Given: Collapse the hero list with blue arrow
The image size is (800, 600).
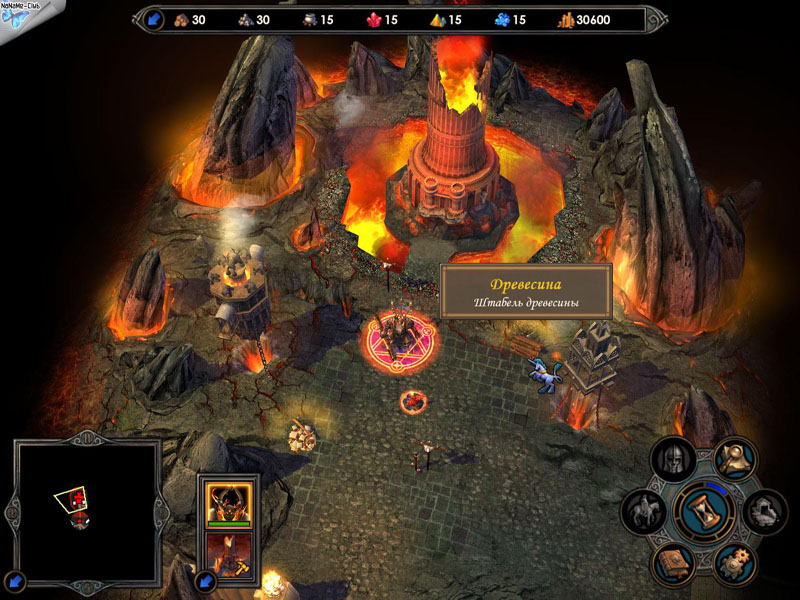Looking at the screenshot, I should pos(206,579).
